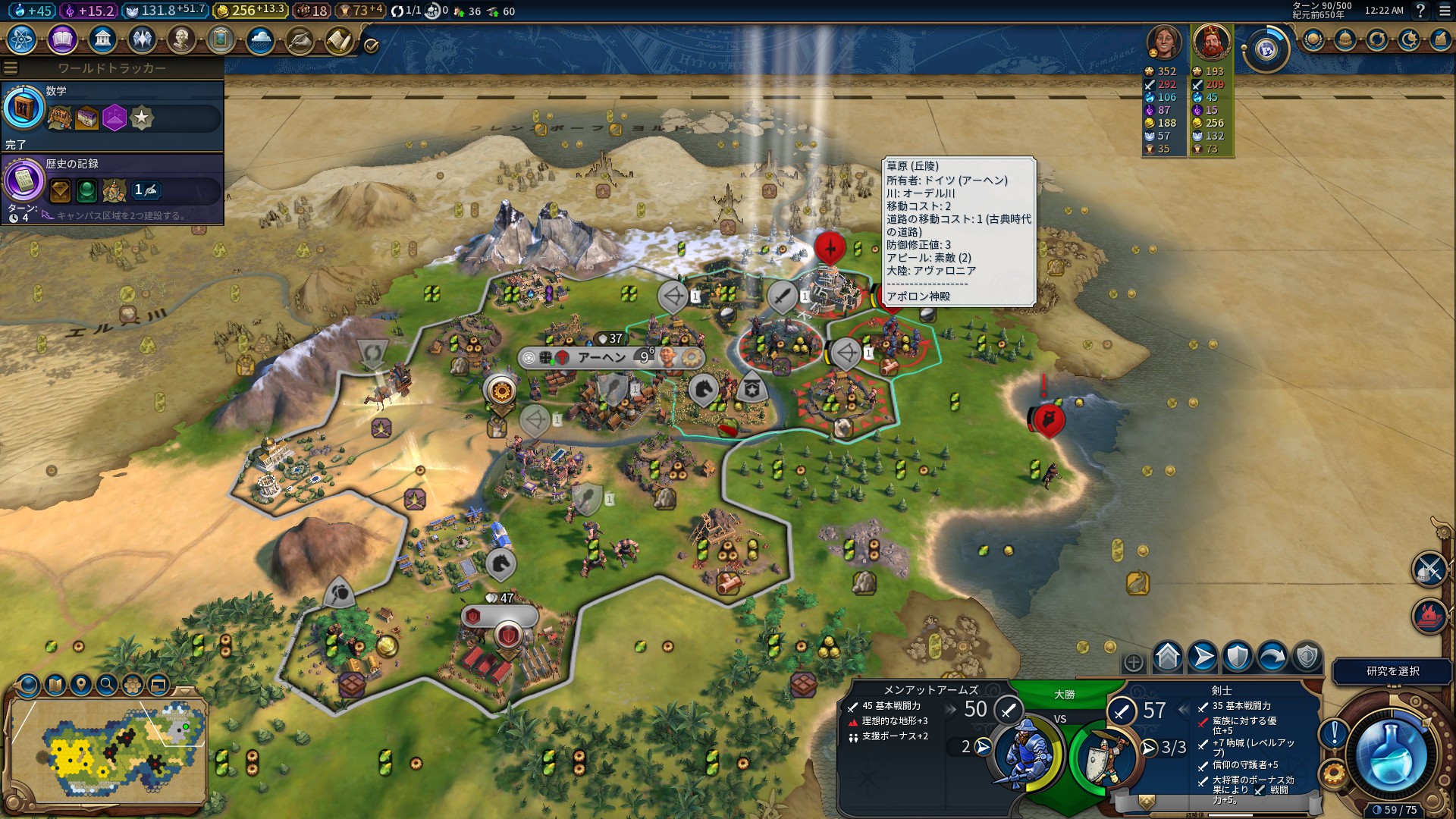
Task: Open the Aachen city banner
Action: coord(603,357)
